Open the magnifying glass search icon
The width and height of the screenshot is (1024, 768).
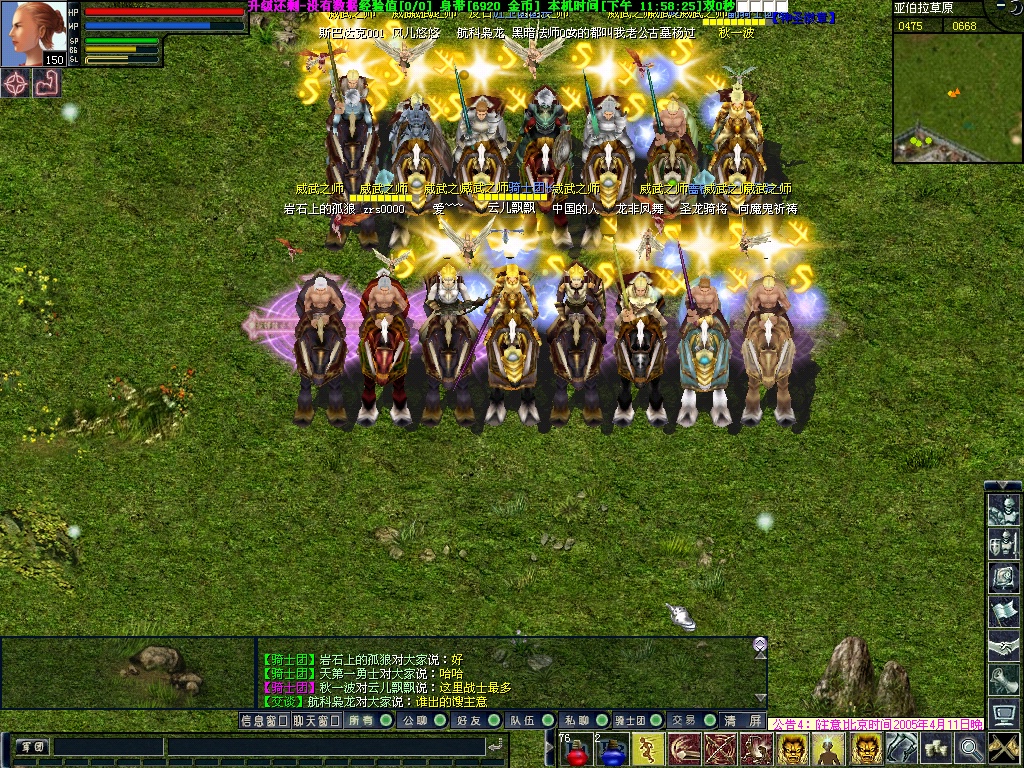(x=970, y=748)
